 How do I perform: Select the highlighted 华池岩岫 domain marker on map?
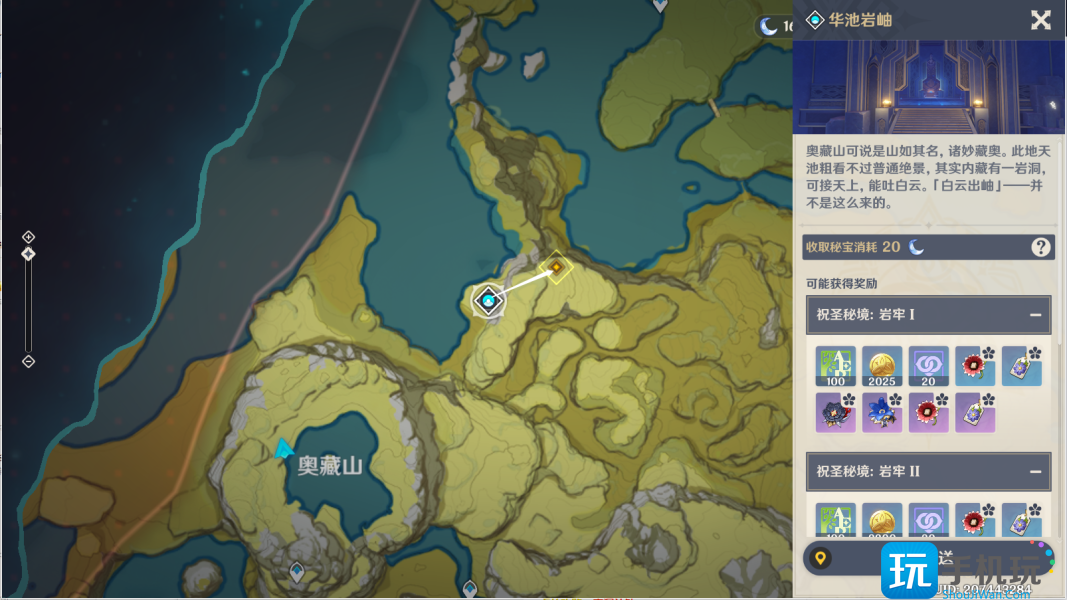pos(488,300)
